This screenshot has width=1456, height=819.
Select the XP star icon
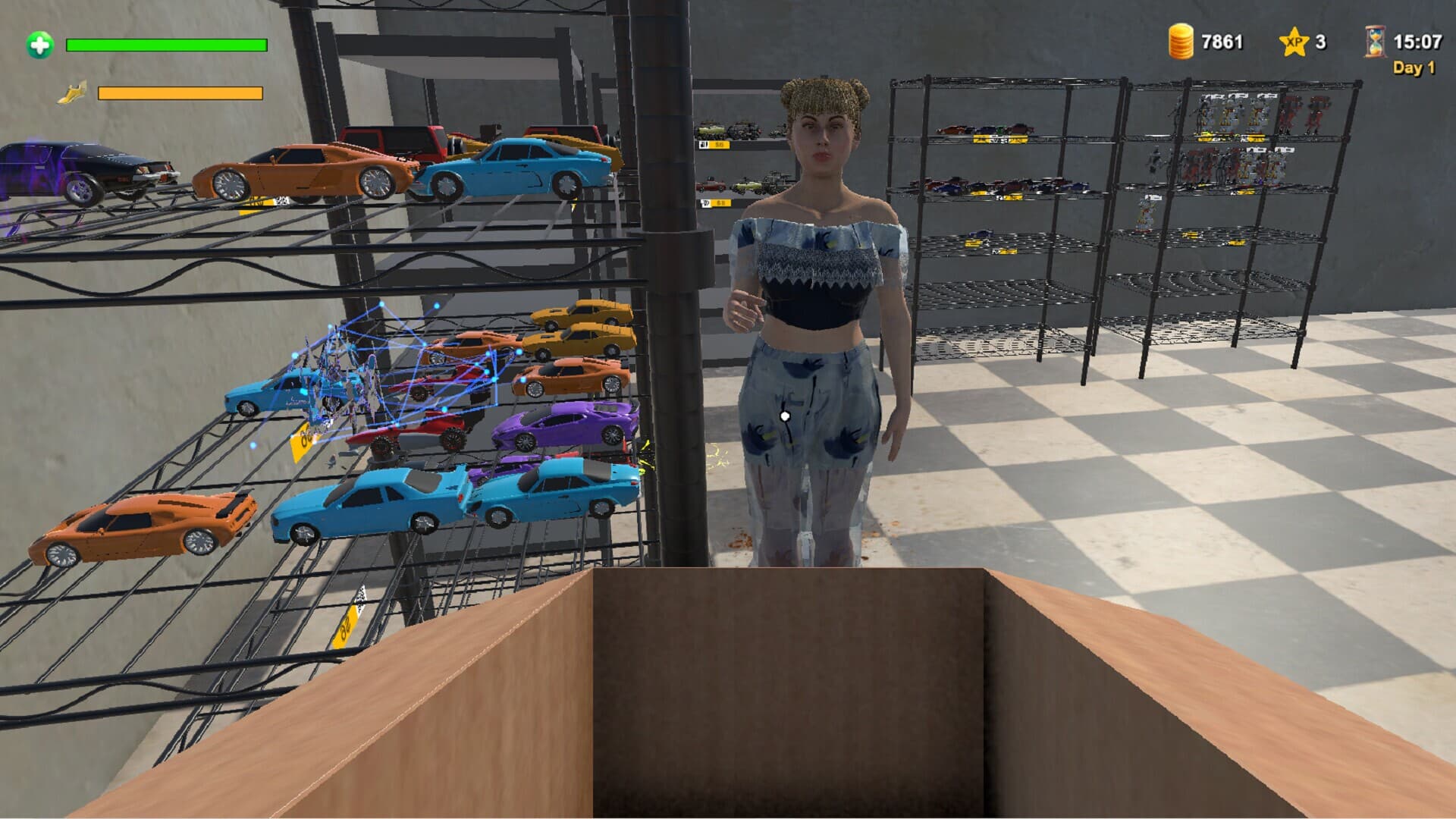pyautogui.click(x=1294, y=43)
